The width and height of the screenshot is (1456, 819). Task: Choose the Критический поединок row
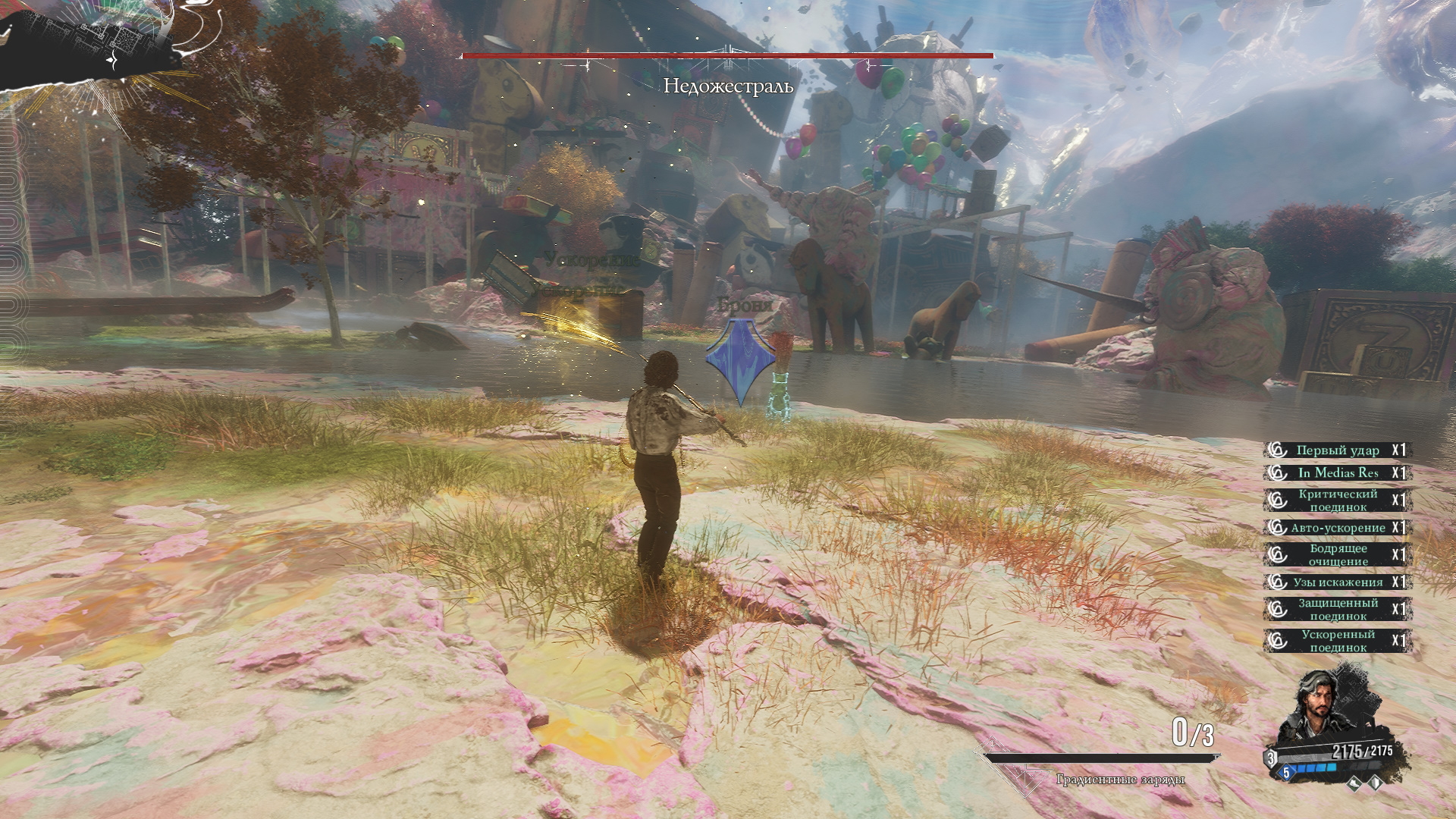coord(1337,500)
